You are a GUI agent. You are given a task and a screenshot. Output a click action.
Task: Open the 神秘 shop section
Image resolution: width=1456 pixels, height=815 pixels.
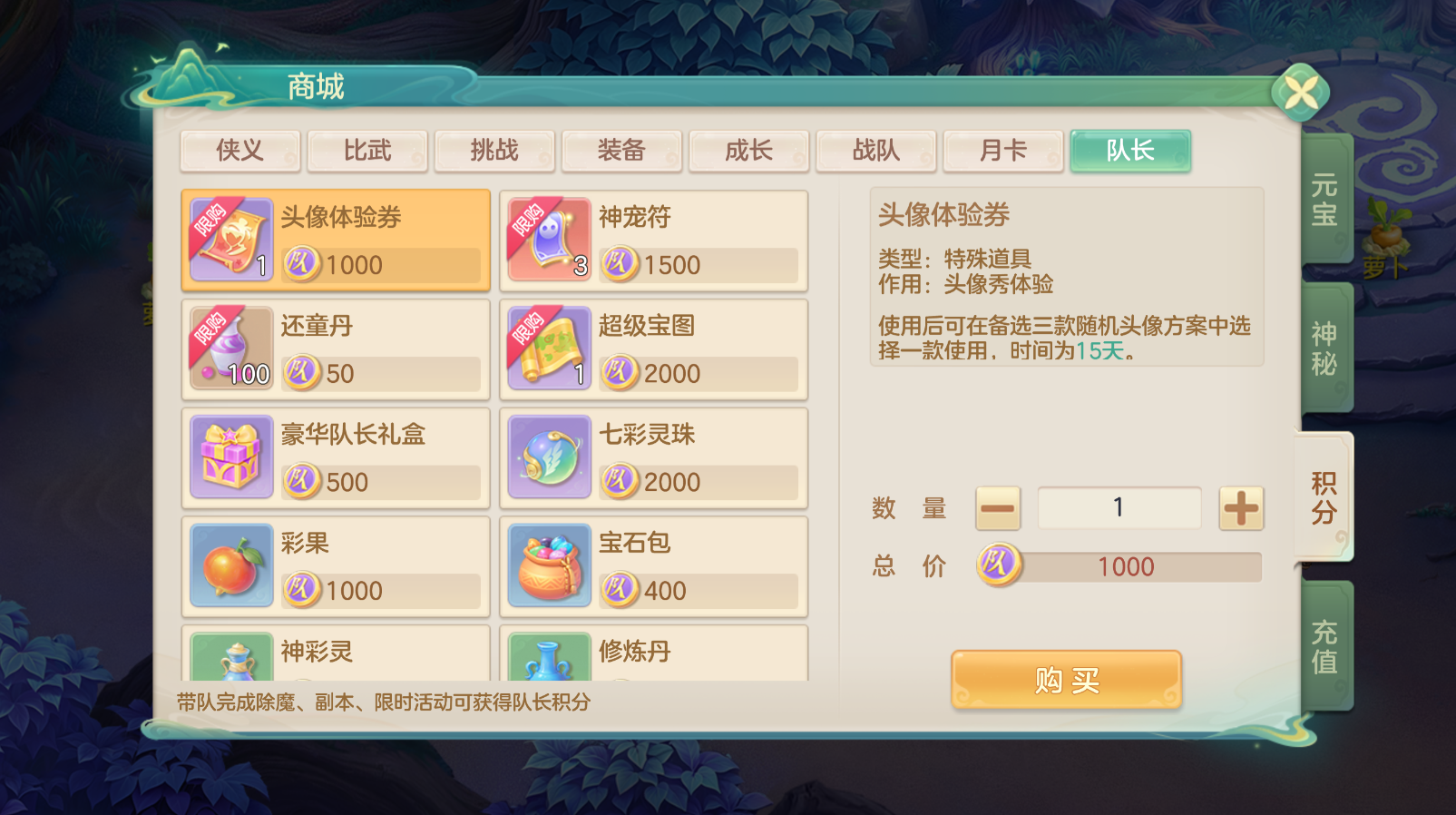tap(1324, 346)
